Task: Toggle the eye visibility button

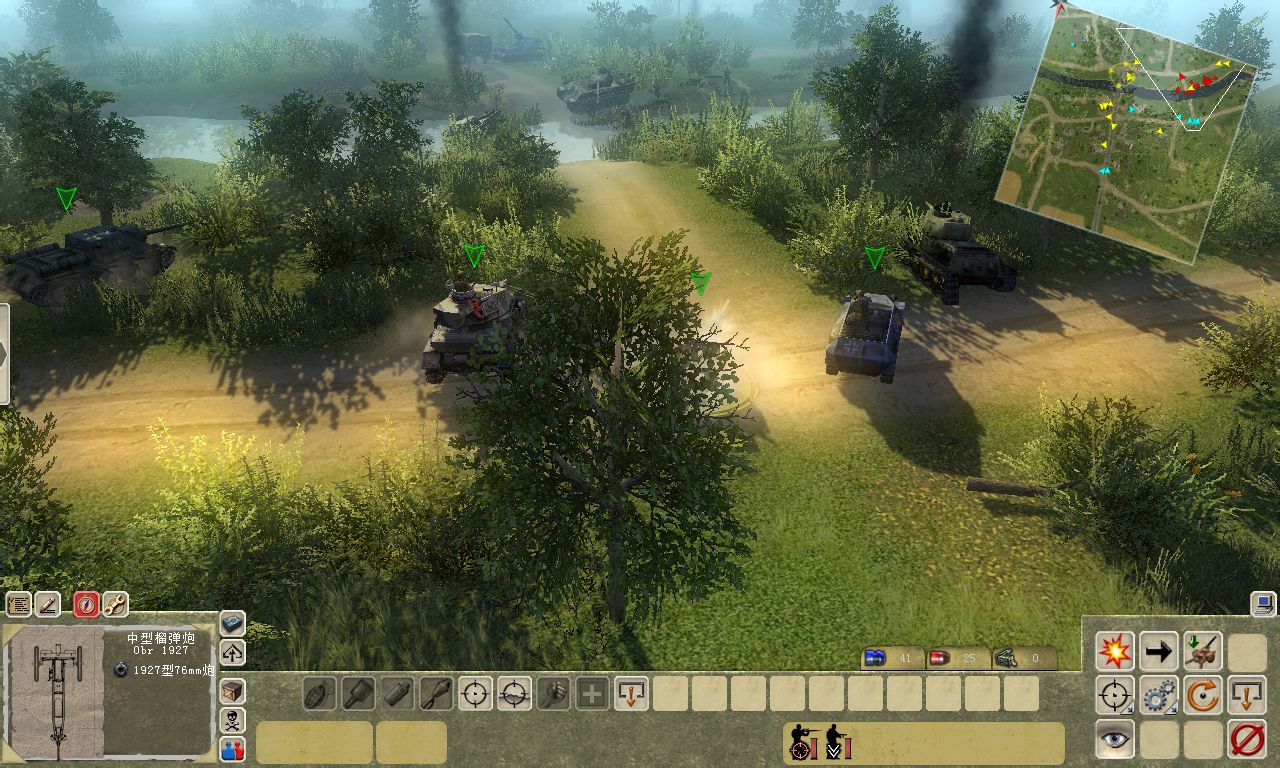Action: [x=1115, y=739]
